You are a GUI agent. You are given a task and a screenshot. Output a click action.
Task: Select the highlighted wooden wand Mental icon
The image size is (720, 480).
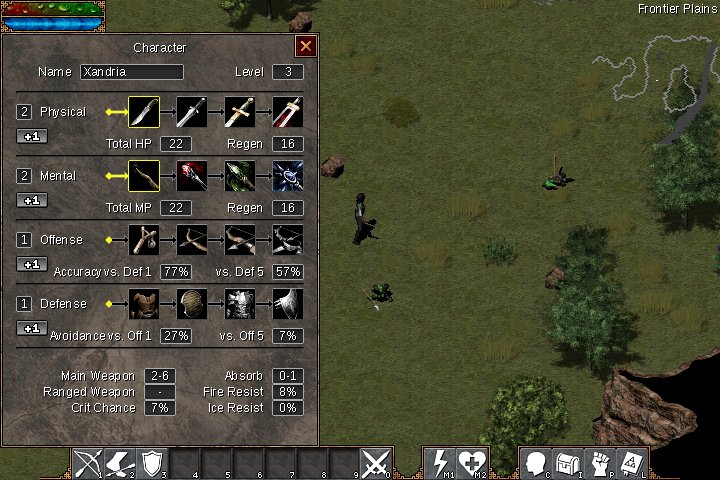[144, 176]
